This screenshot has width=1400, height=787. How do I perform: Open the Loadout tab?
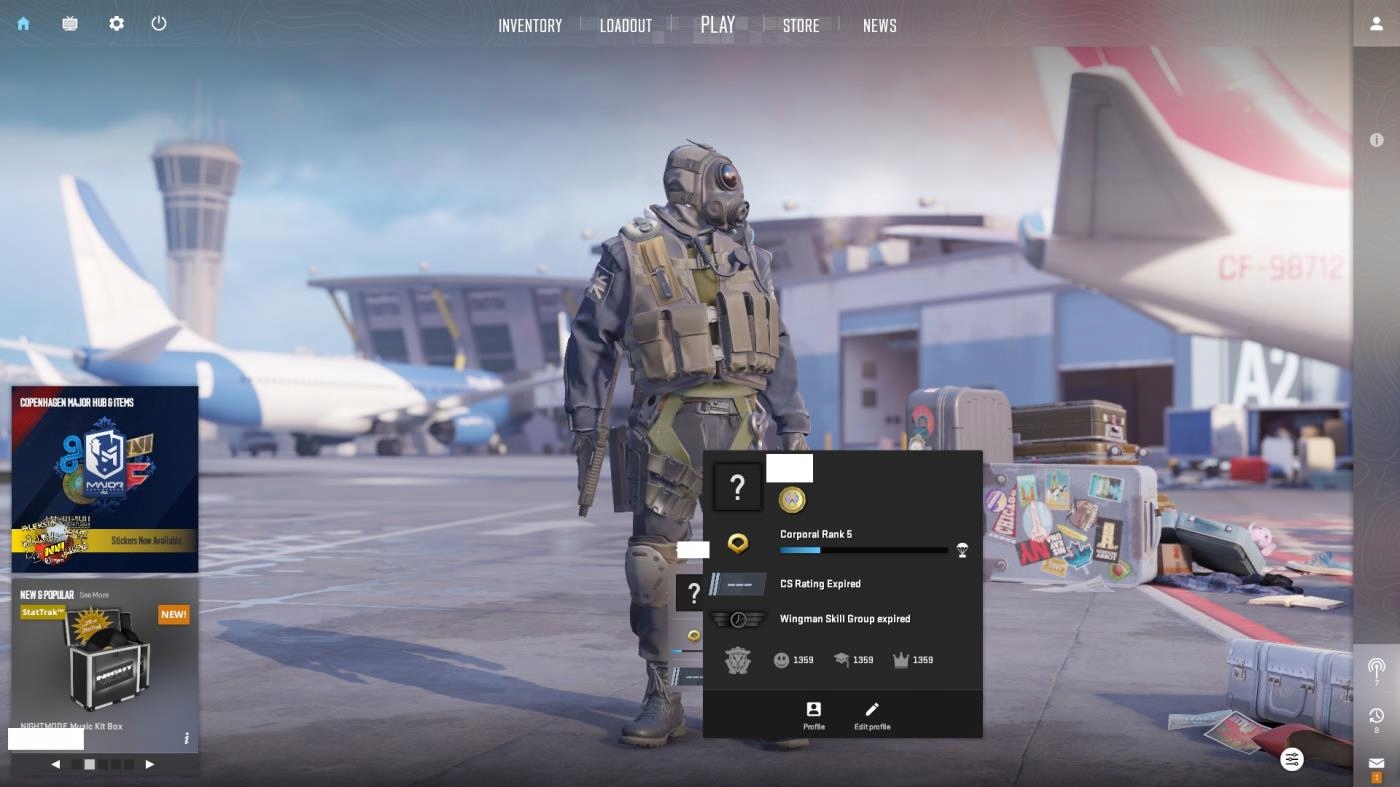point(626,26)
